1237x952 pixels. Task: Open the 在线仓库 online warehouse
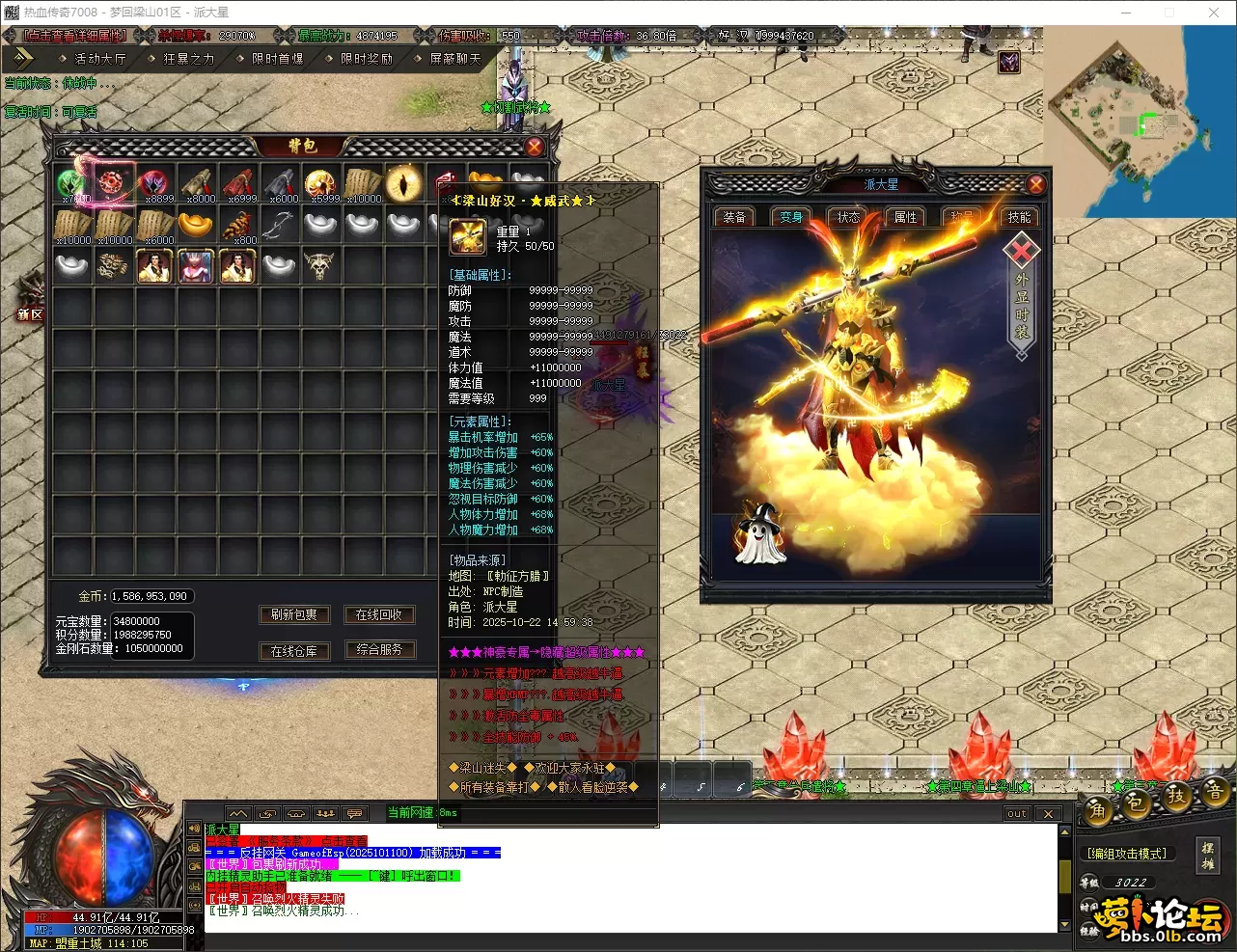point(293,651)
